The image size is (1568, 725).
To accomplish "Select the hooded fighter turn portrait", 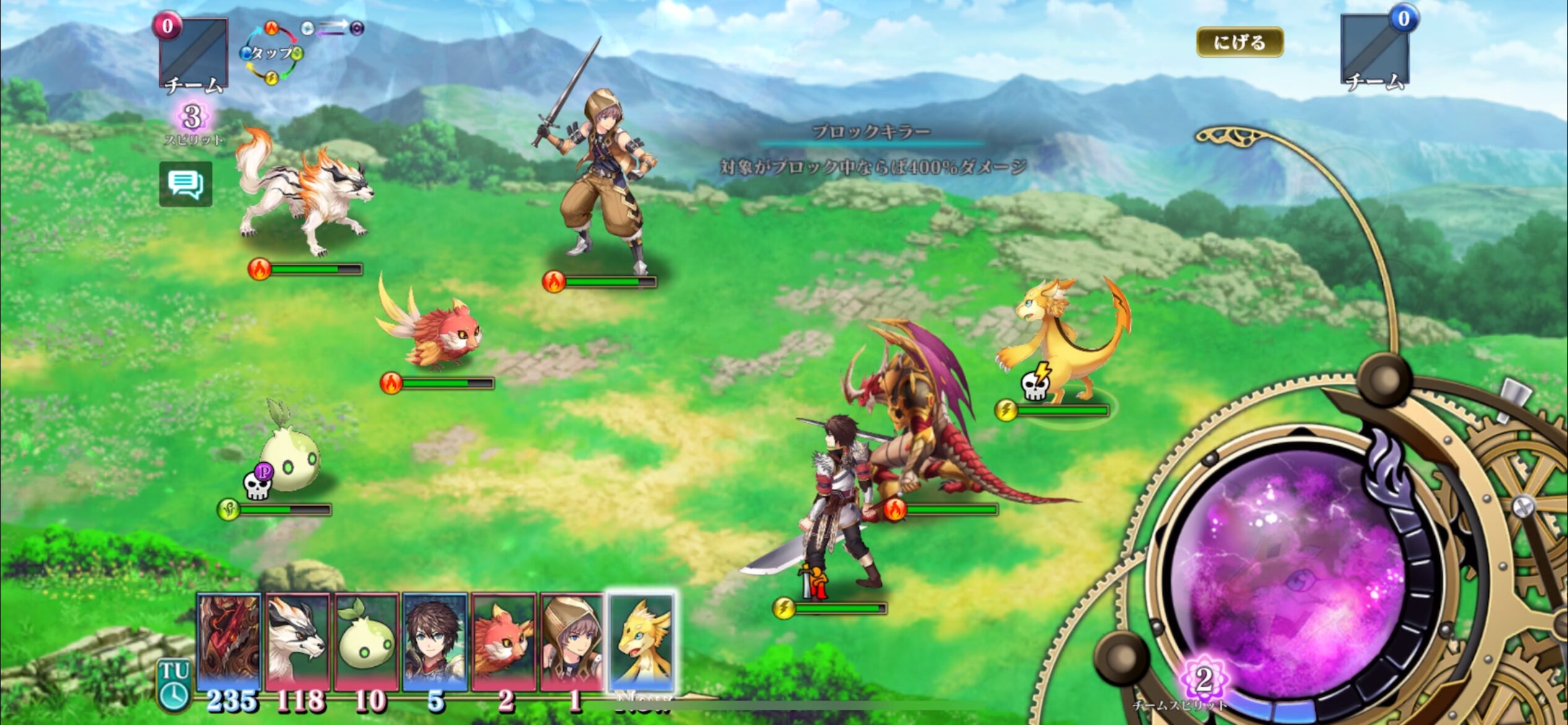I will pos(571,641).
